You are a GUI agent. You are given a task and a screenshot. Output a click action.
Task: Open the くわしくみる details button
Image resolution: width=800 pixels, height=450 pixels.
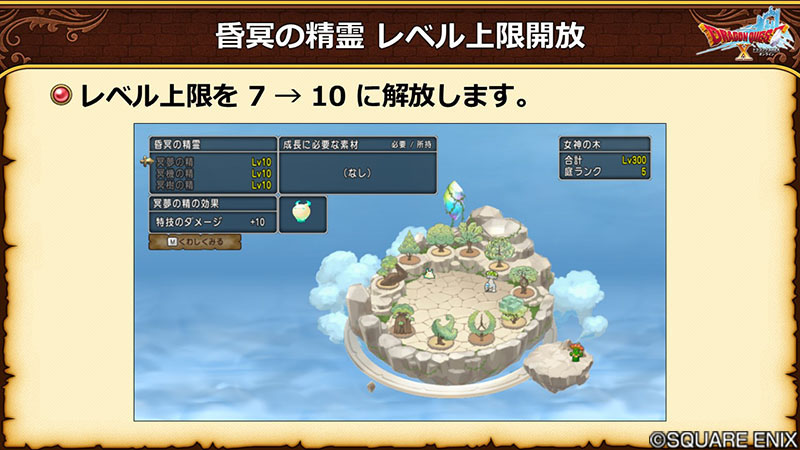pos(194,242)
